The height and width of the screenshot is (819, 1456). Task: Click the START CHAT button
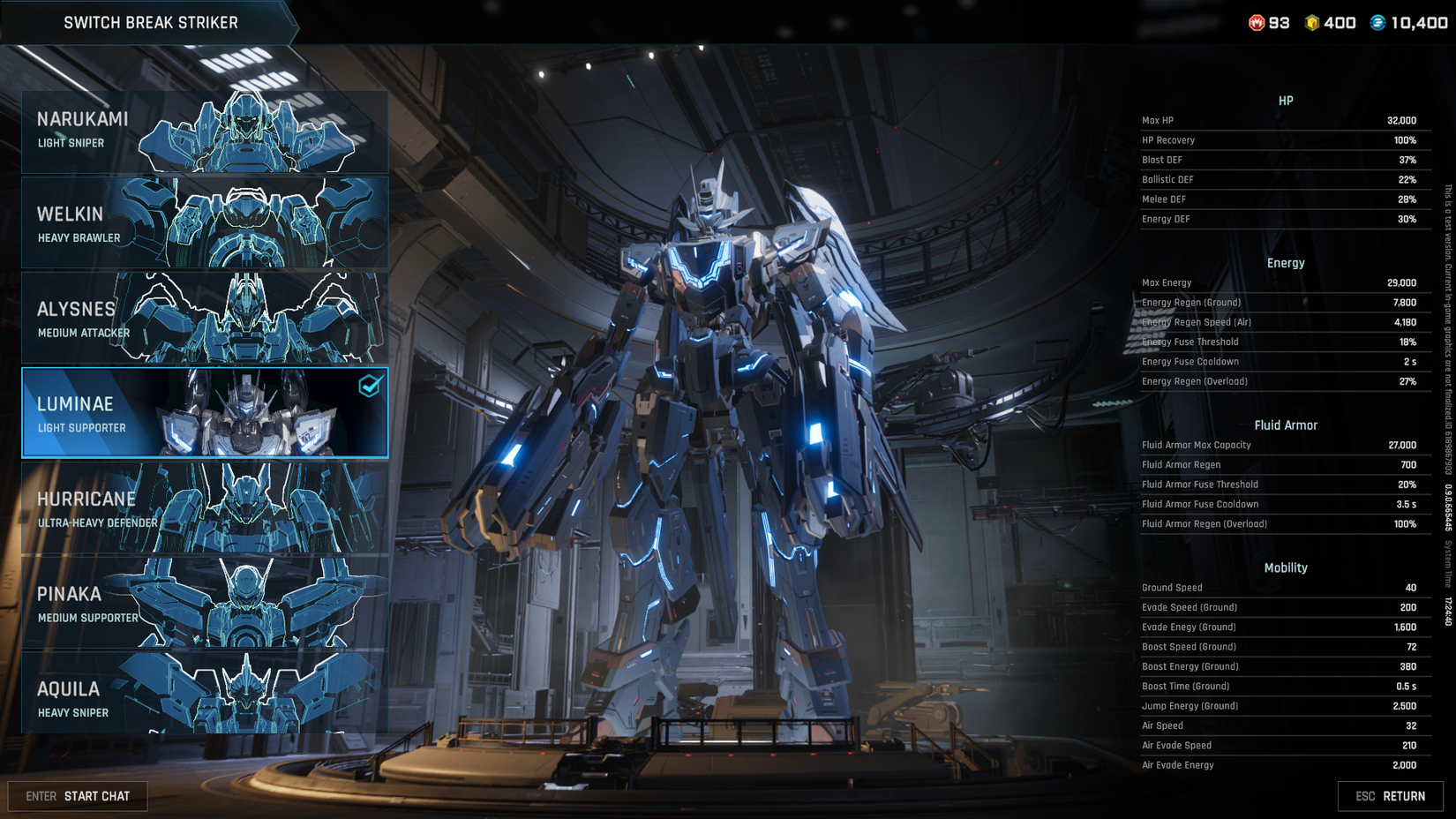(78, 795)
